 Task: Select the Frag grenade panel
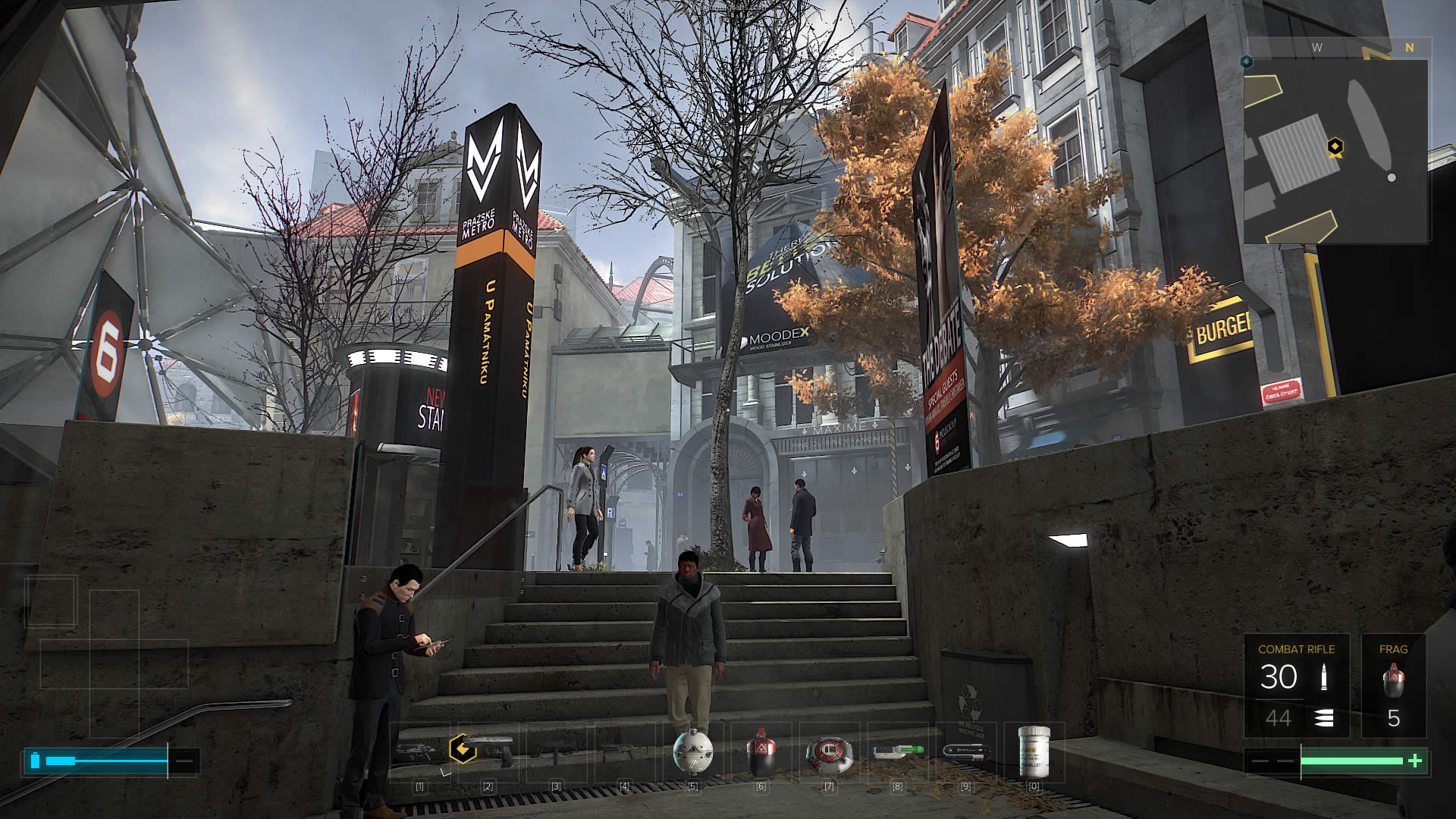pyautogui.click(x=1393, y=686)
